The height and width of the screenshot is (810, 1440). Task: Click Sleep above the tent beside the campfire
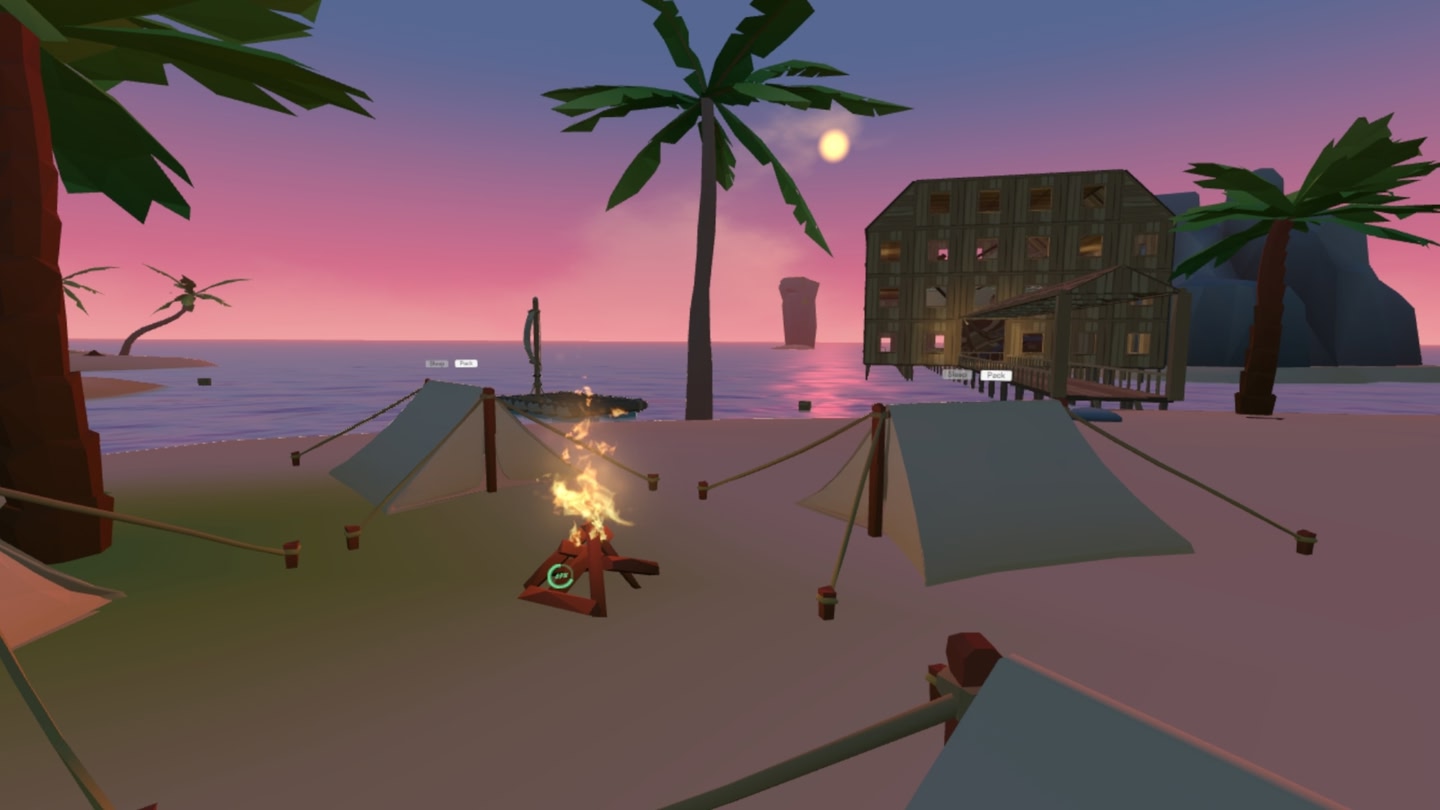pos(436,363)
